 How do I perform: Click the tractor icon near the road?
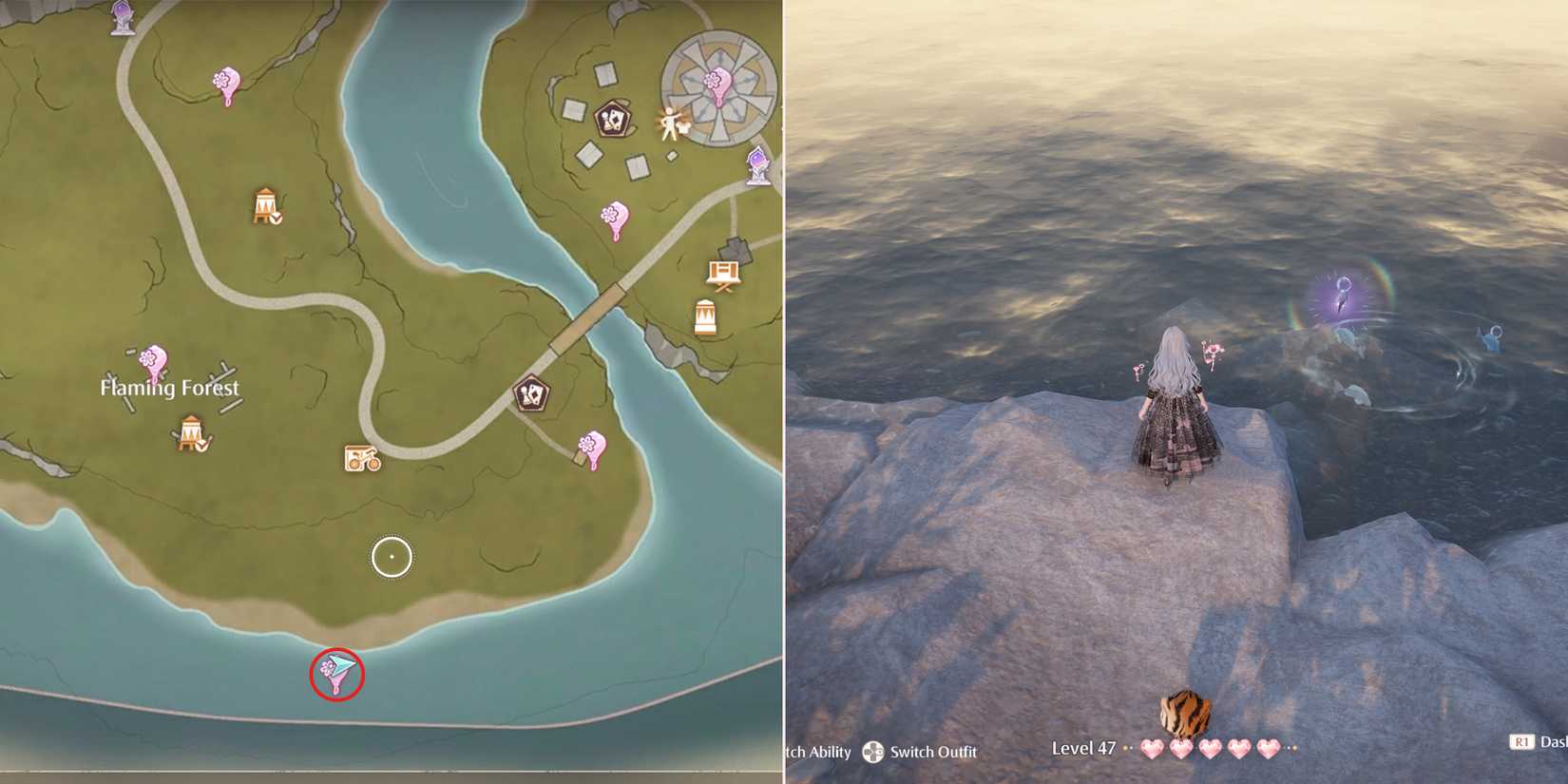coord(359,459)
